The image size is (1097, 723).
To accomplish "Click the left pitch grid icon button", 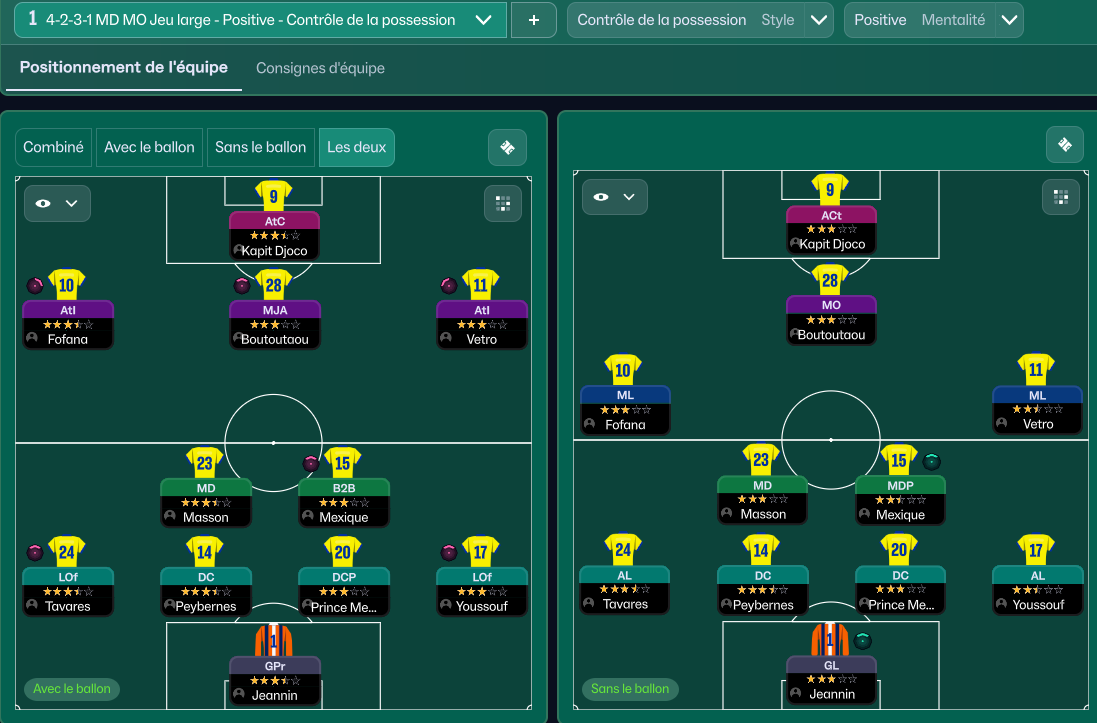I will click(502, 203).
